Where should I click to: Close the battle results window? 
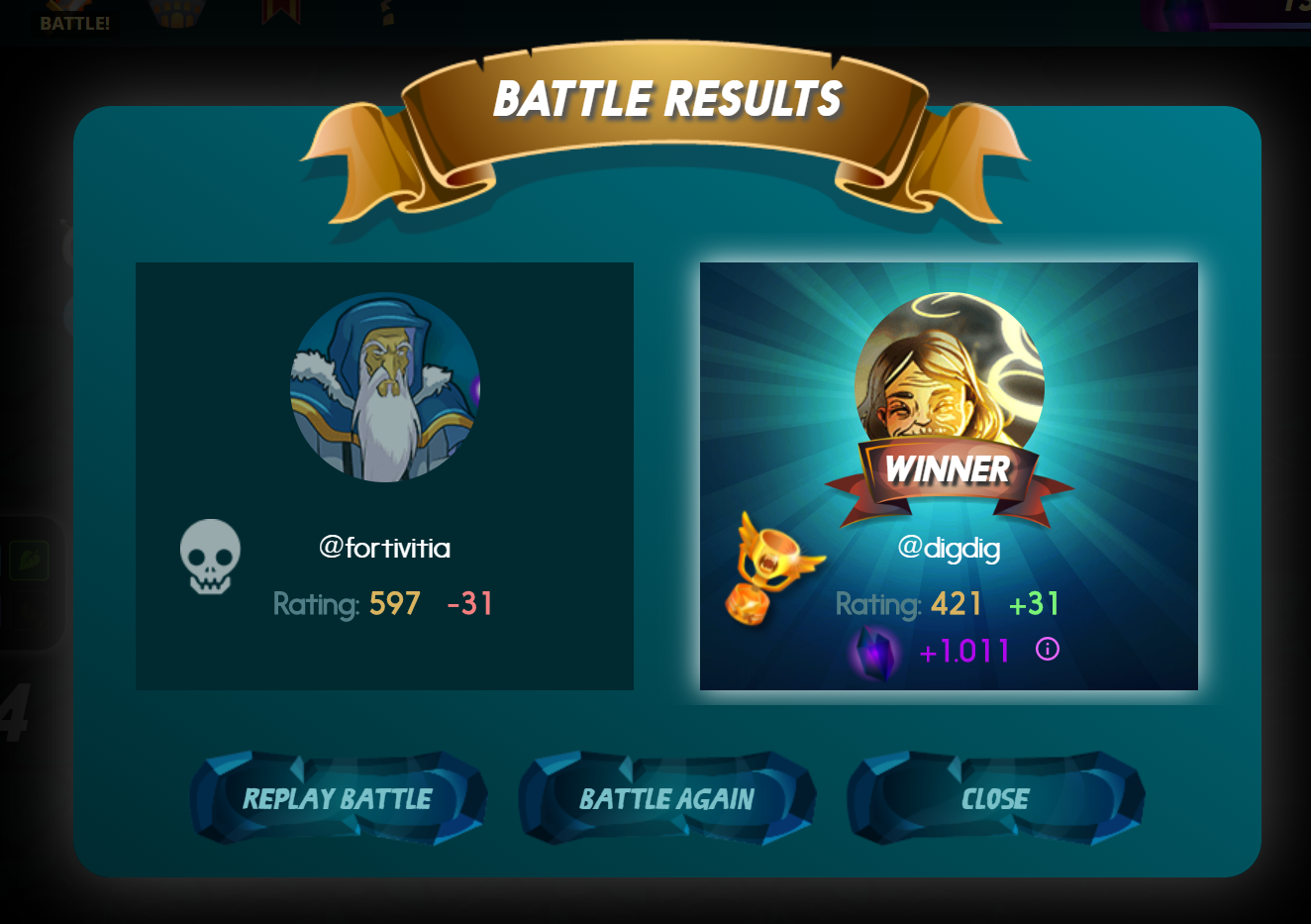995,798
